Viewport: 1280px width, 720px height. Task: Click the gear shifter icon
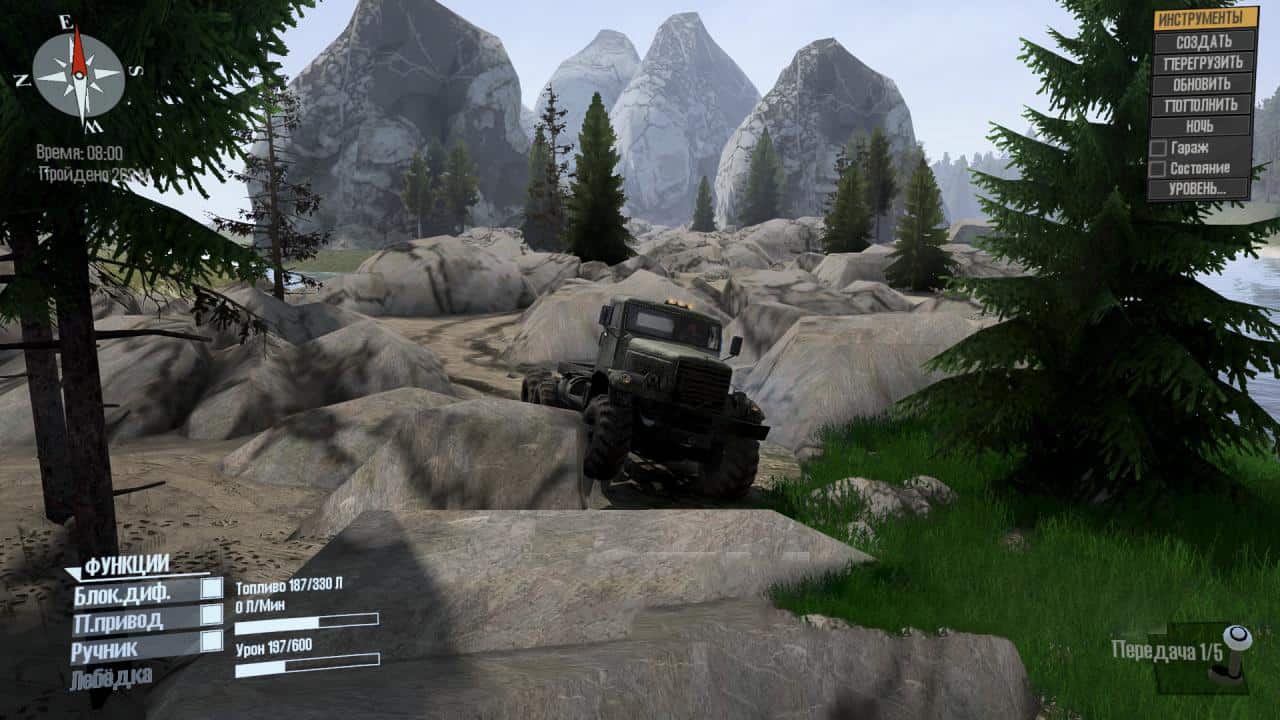tap(1235, 653)
